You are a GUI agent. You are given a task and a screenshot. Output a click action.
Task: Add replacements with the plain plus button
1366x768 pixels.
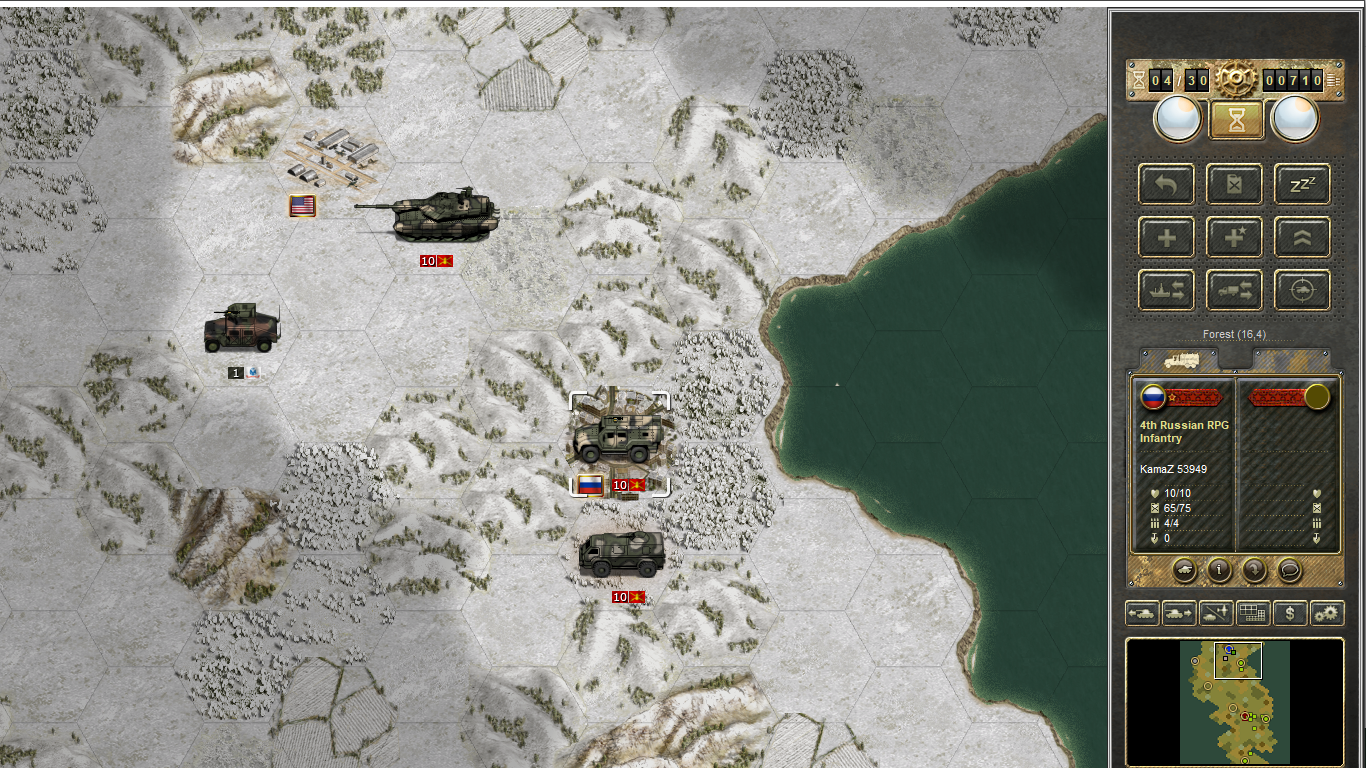[x=1166, y=238]
